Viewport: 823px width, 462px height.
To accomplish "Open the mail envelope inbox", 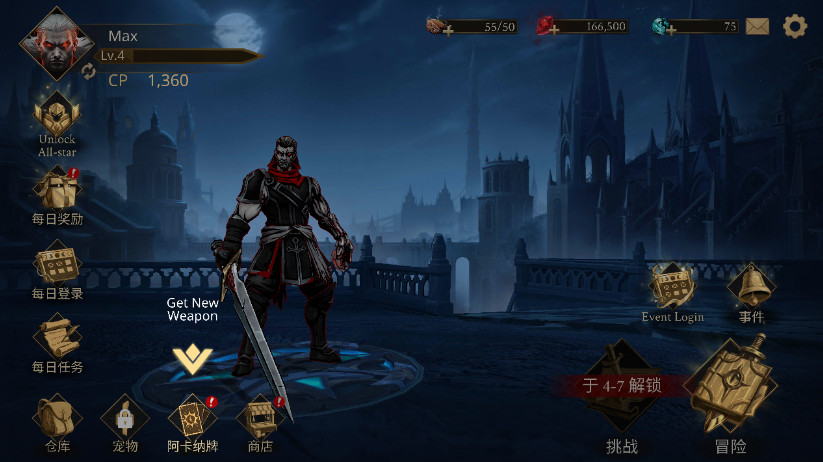I will pos(757,27).
